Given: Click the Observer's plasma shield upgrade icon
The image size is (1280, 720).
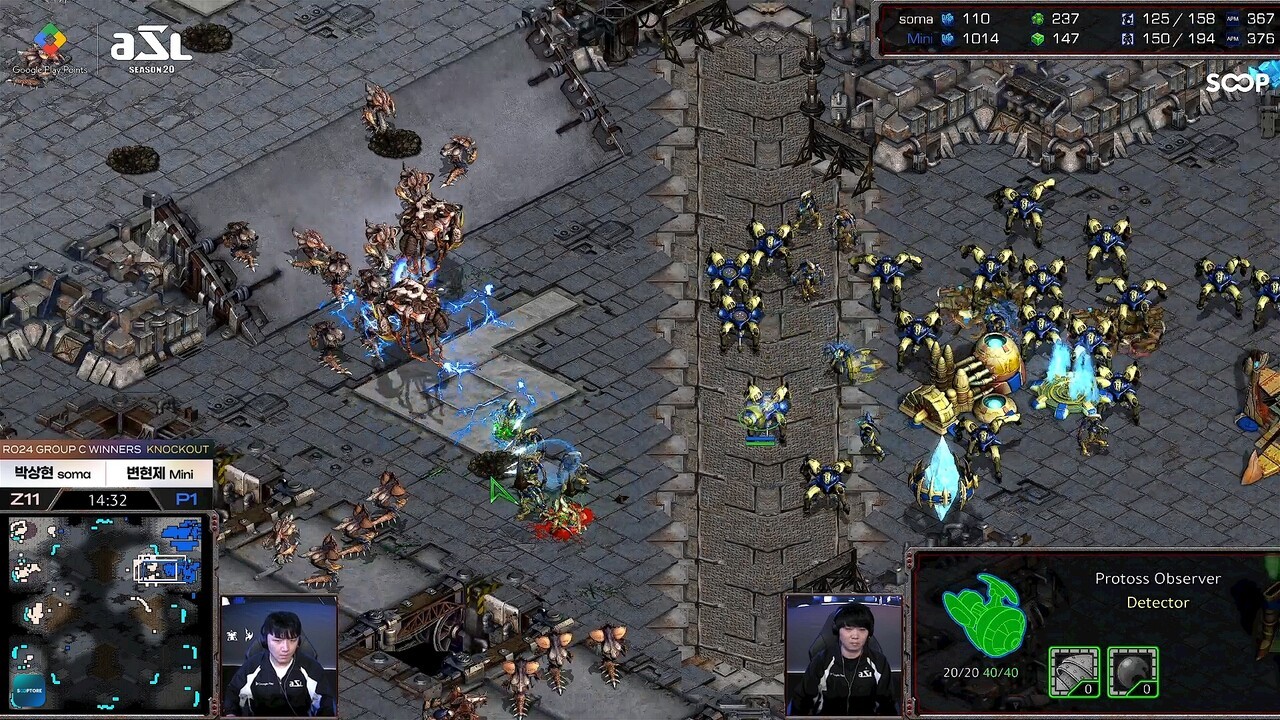Looking at the screenshot, I should point(1133,672).
